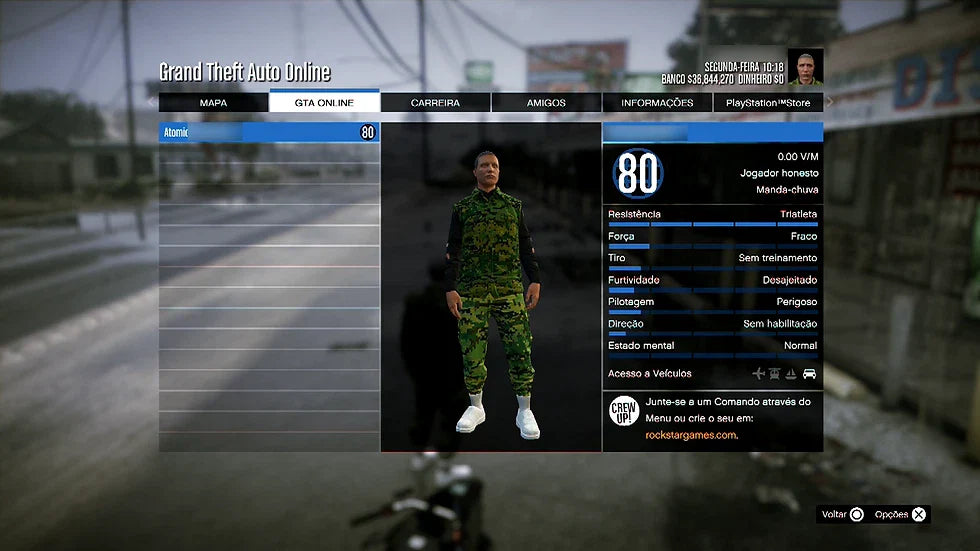The height and width of the screenshot is (551, 980).
Task: Switch to the MAPA tab
Action: 213,102
